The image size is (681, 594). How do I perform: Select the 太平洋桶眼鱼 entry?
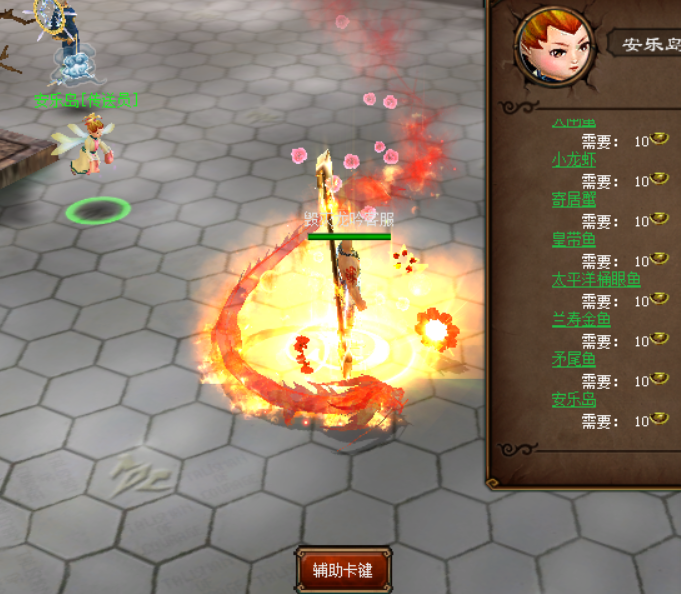[x=595, y=280]
